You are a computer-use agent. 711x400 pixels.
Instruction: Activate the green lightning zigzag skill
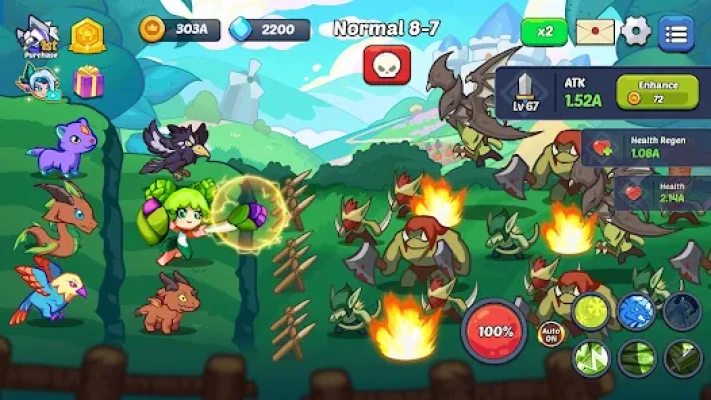pos(591,356)
